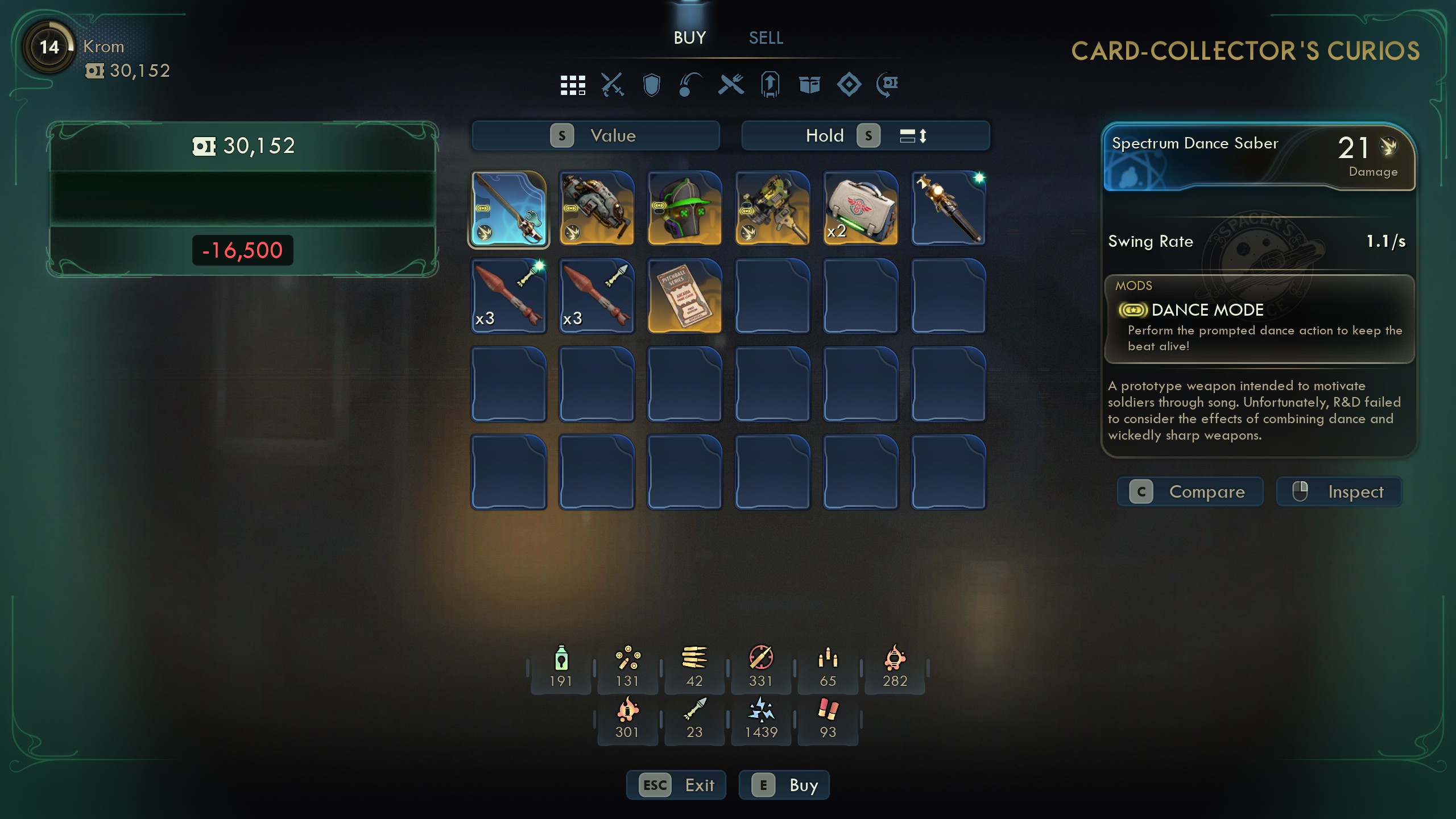Viewport: 1456px width, 819px height.
Task: Select the medical bag stack of two
Action: tap(860, 209)
